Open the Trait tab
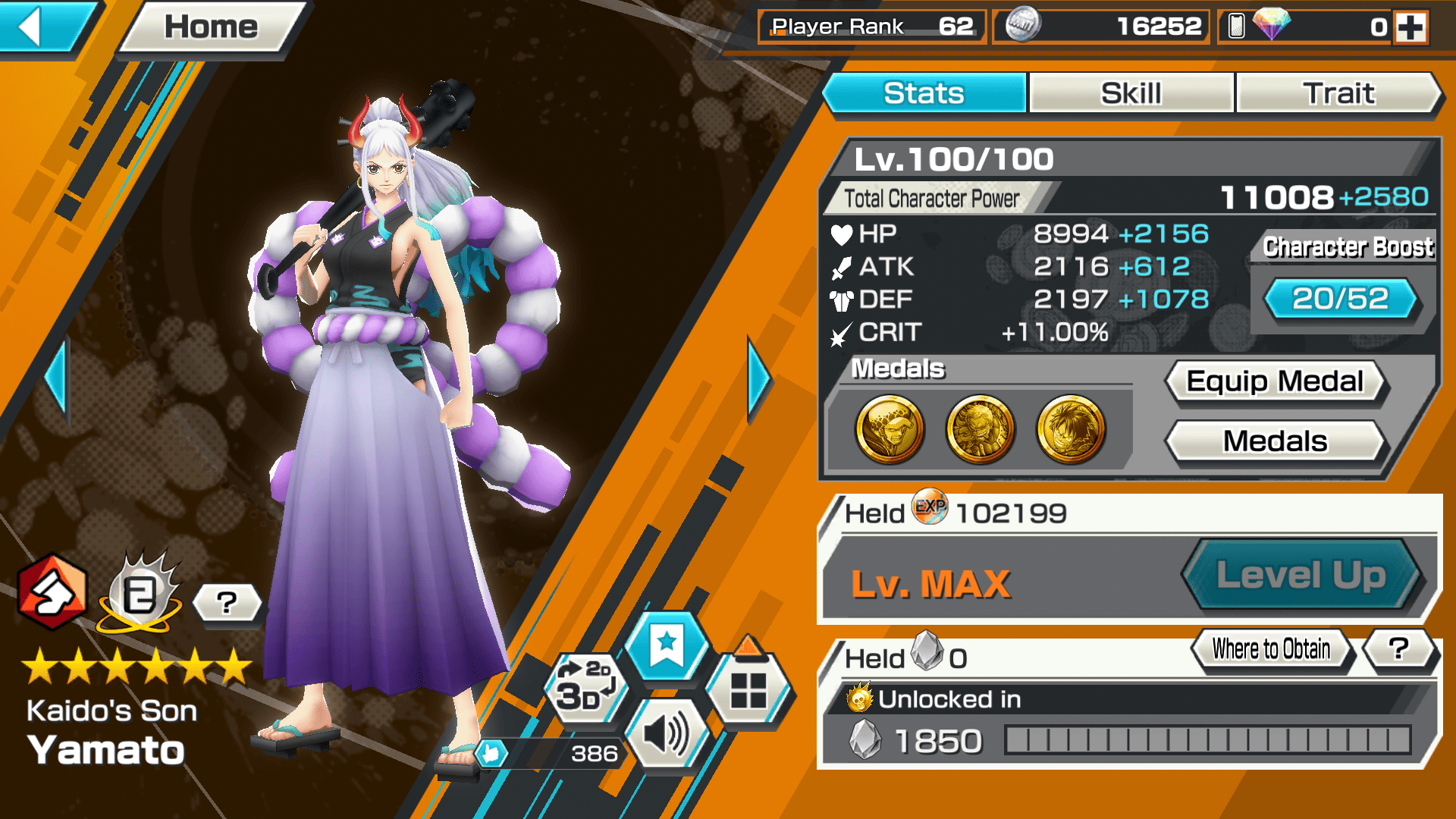 (x=1338, y=93)
